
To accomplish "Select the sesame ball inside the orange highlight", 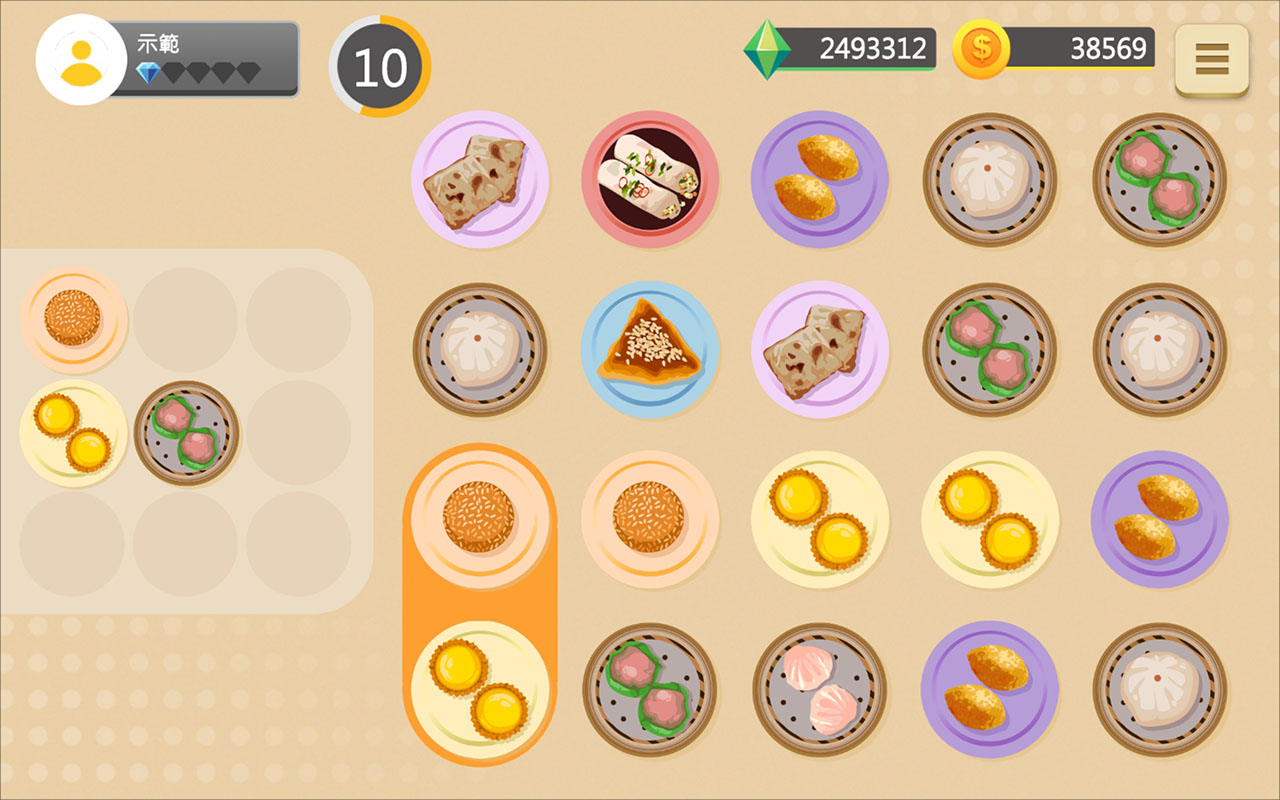I will tap(480, 519).
